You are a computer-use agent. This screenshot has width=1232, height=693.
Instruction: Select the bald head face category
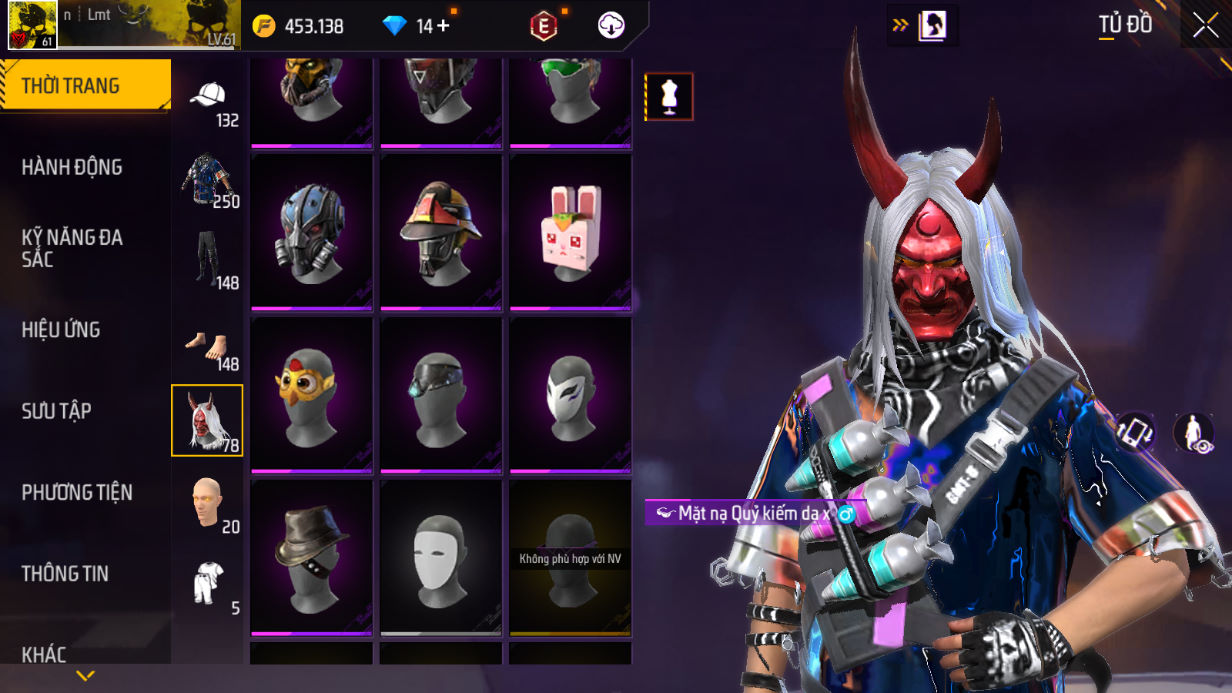(208, 501)
